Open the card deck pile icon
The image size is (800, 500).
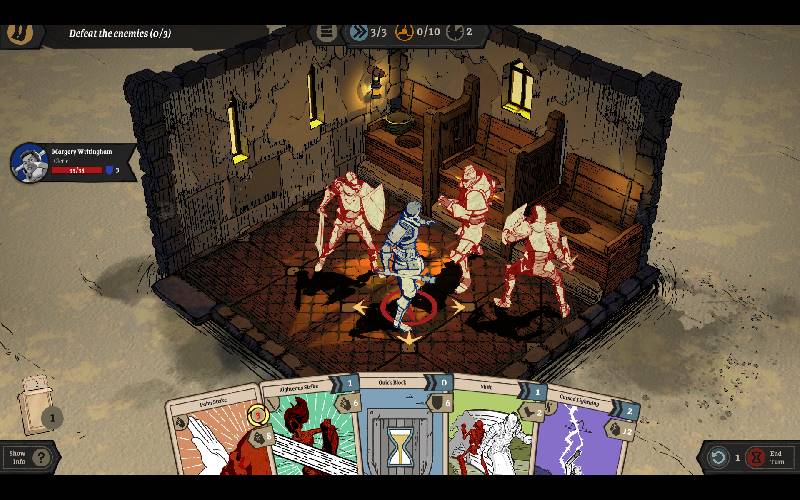pyautogui.click(x=36, y=405)
